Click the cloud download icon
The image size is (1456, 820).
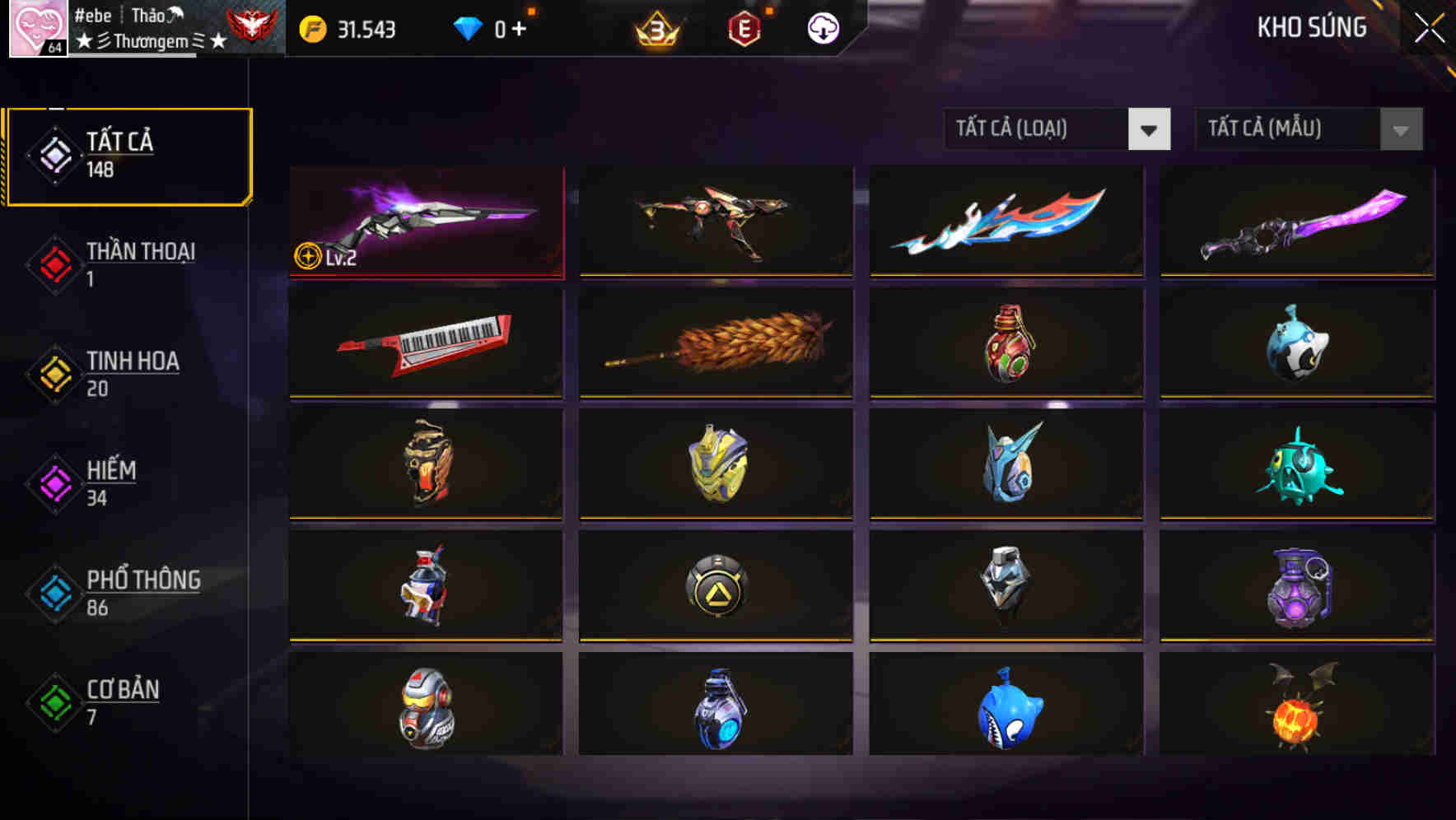823,27
